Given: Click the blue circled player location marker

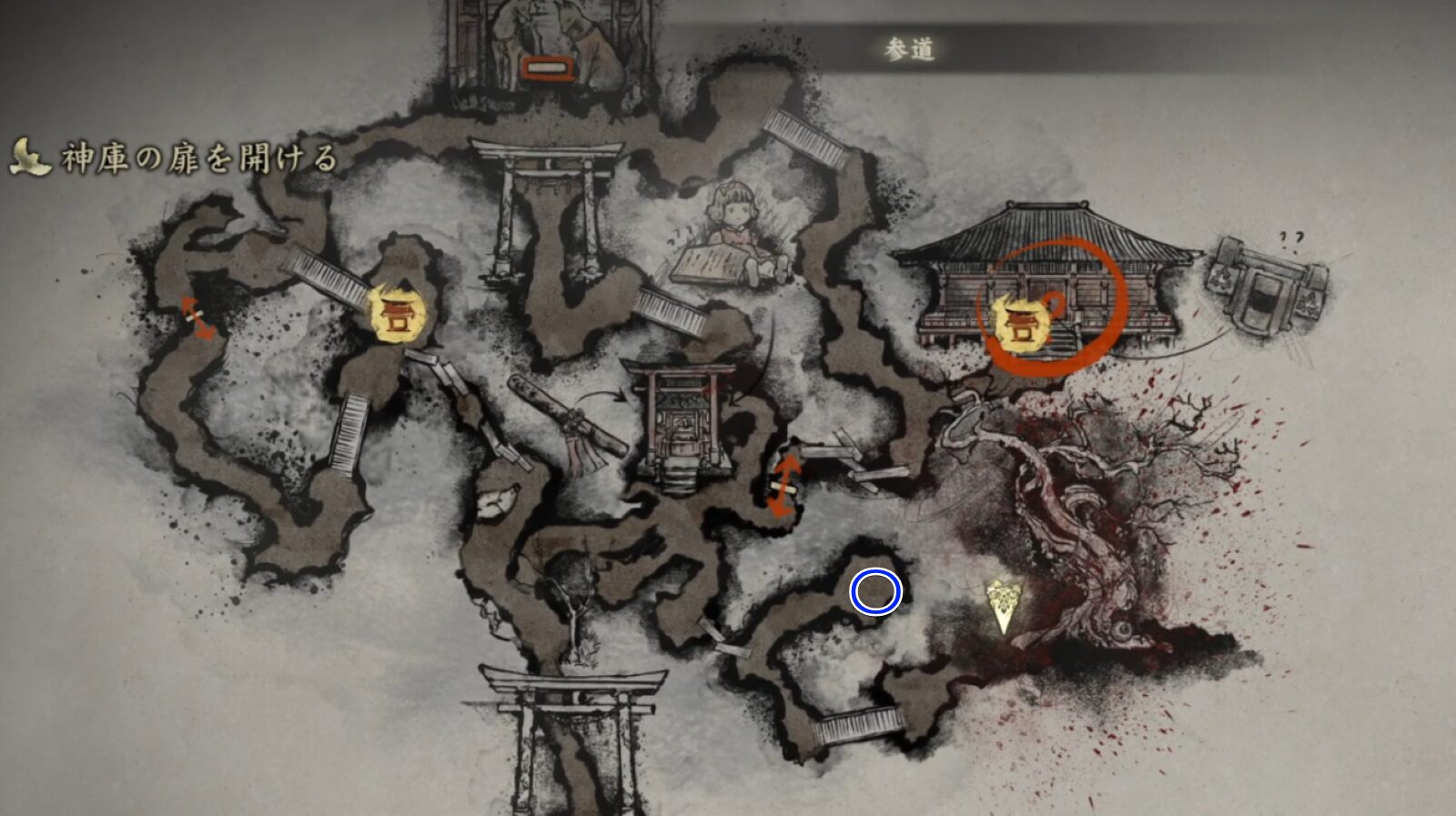Looking at the screenshot, I should pos(876,593).
